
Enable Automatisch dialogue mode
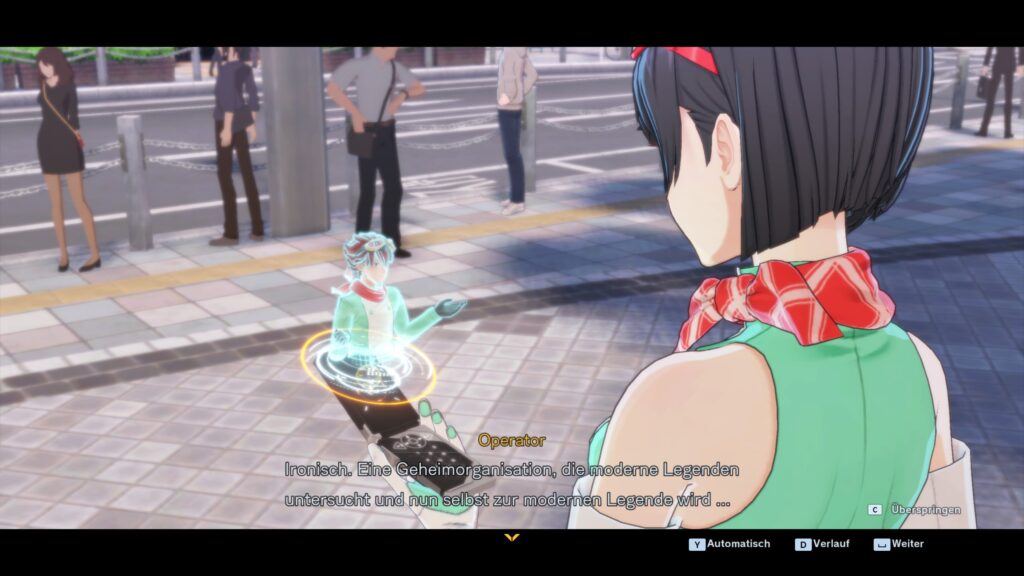[729, 544]
